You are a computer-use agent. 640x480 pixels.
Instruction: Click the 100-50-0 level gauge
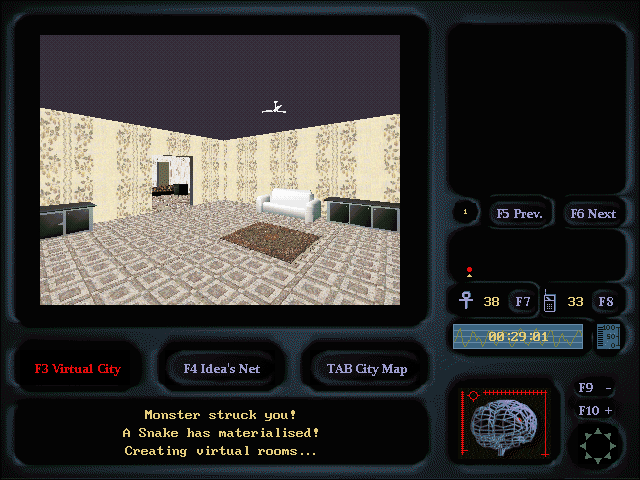coord(608,337)
